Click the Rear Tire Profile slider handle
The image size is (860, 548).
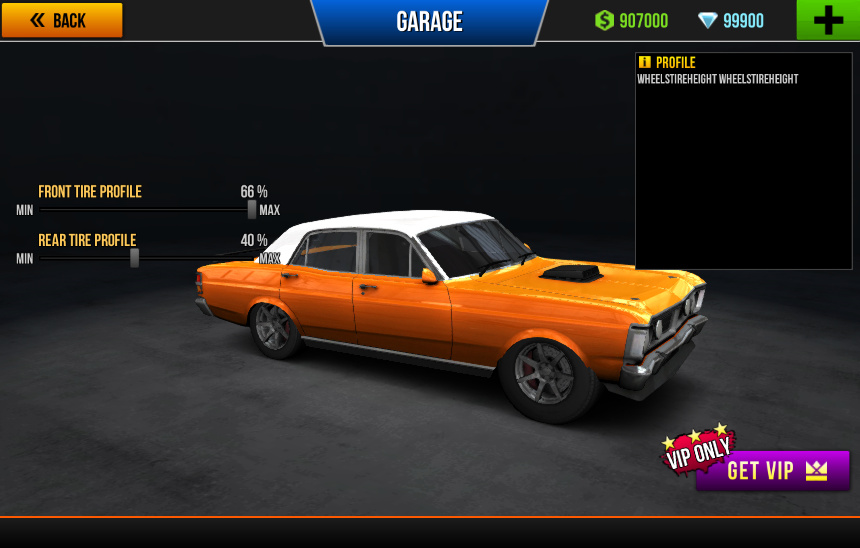click(134, 258)
